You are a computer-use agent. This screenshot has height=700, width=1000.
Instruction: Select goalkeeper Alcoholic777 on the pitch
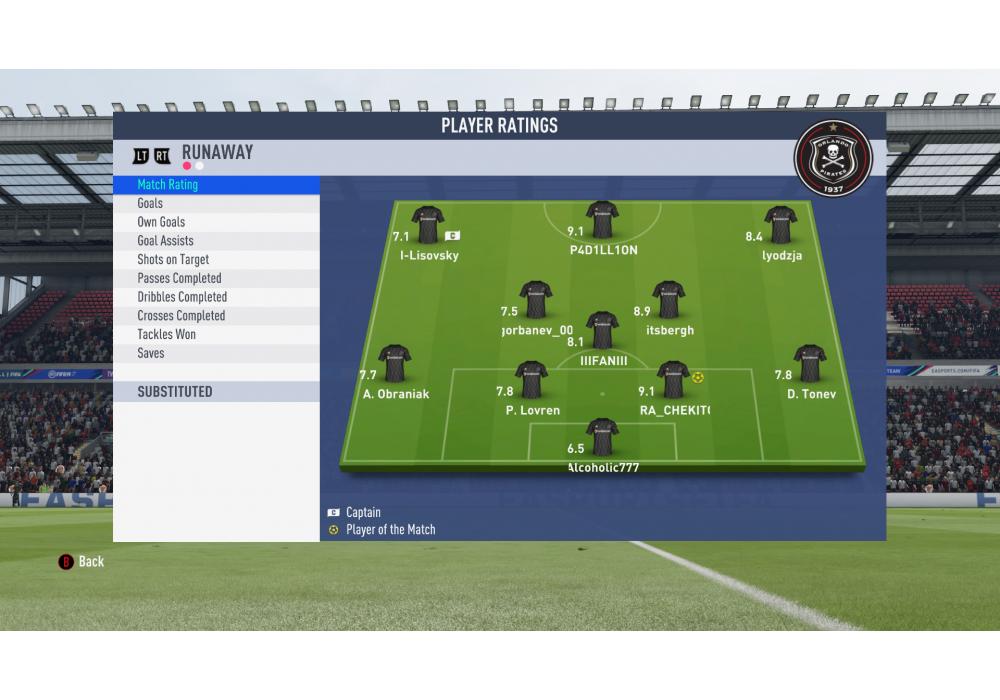click(x=603, y=437)
